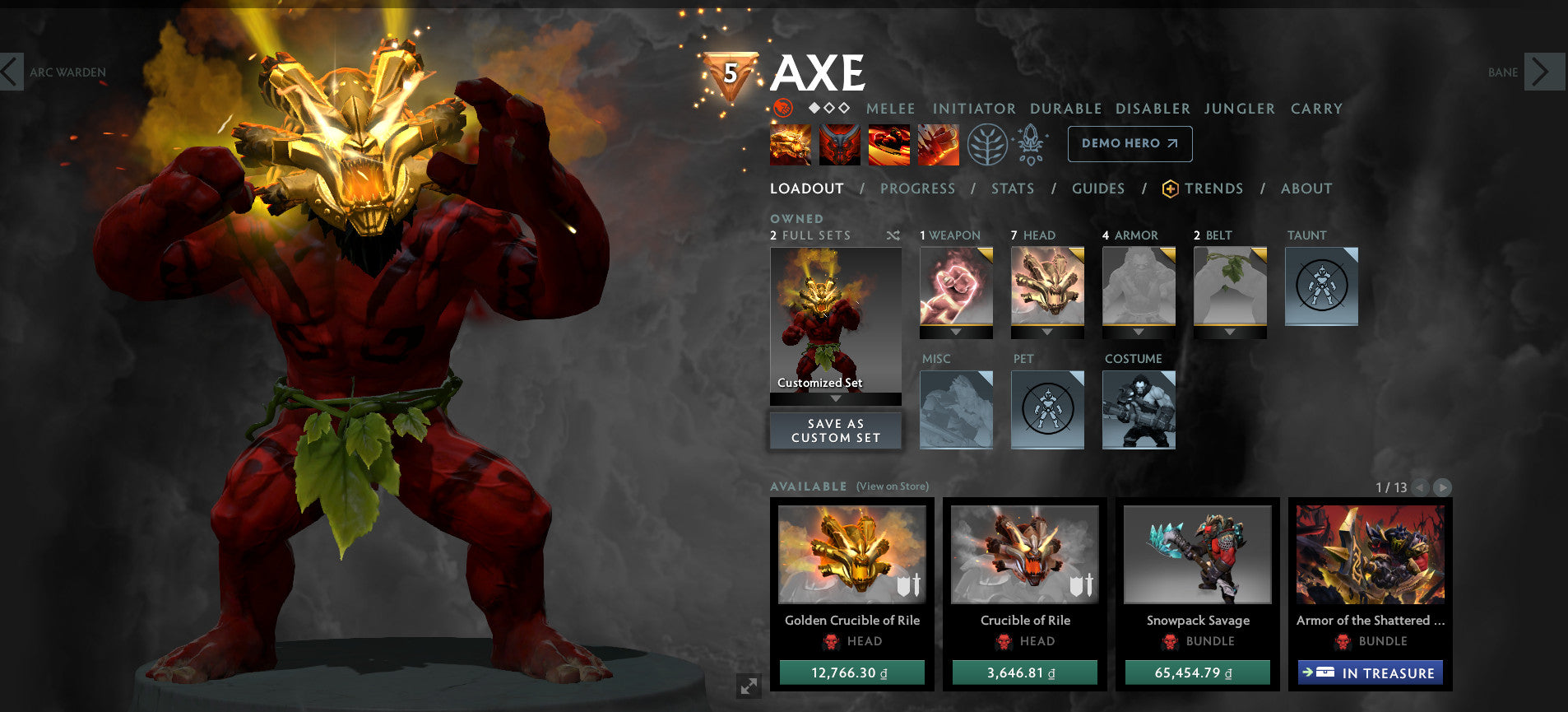Image resolution: width=1568 pixels, height=712 pixels.
Task: Open Axe's talent tree icon
Action: (990, 143)
